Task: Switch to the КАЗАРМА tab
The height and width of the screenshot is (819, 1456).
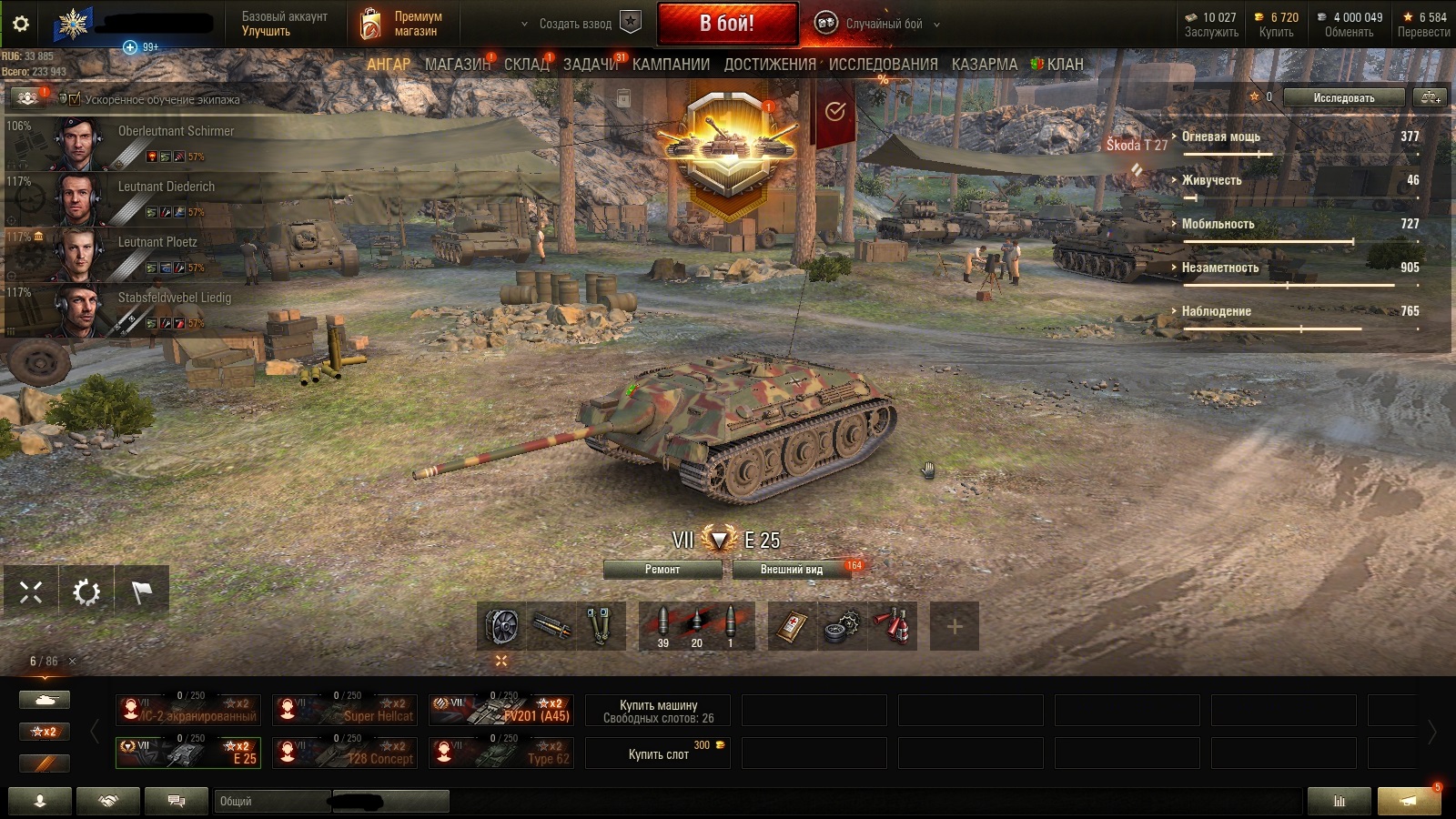Action: pyautogui.click(x=985, y=65)
